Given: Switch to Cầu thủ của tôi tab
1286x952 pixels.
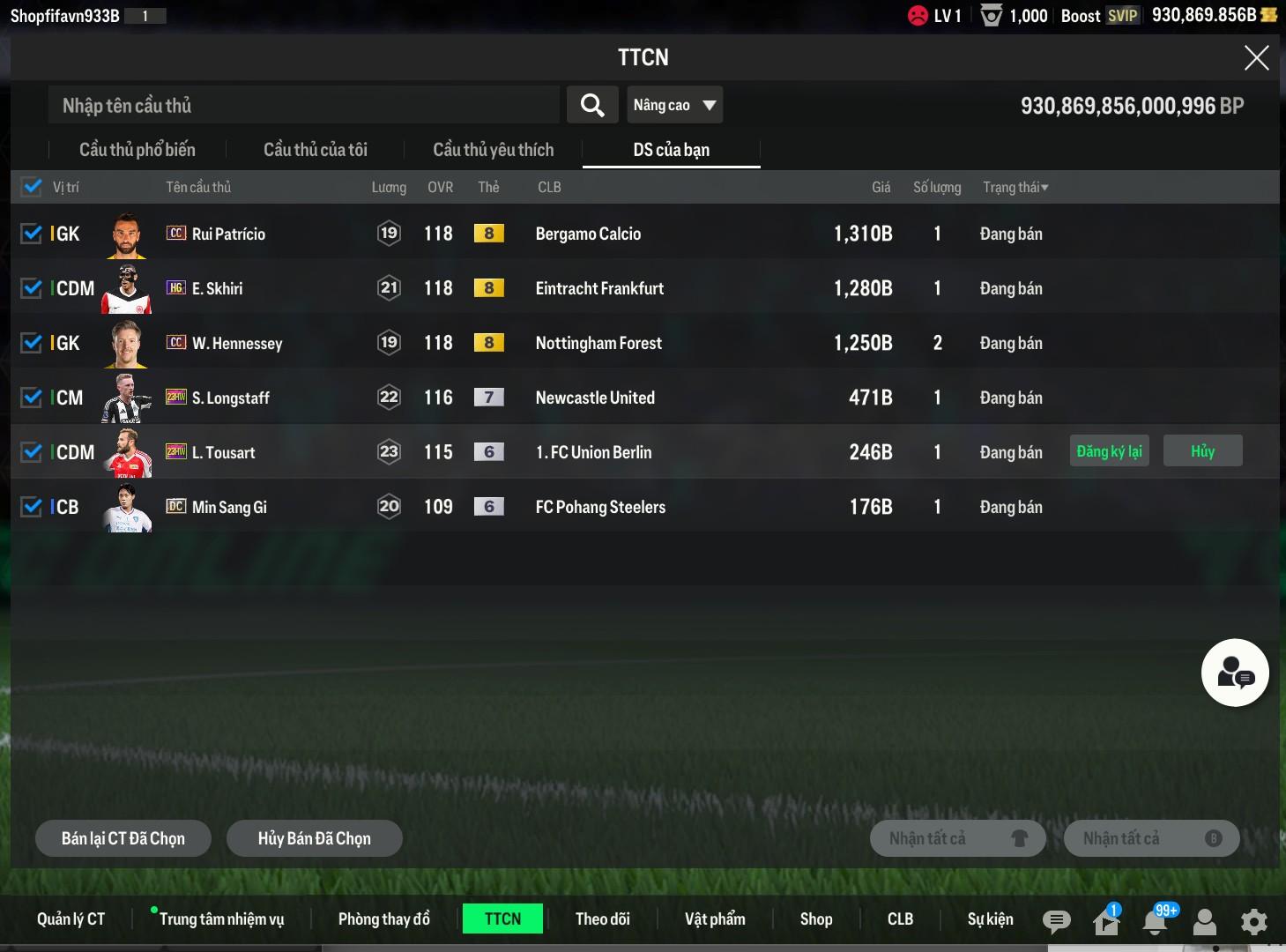Looking at the screenshot, I should [x=316, y=150].
